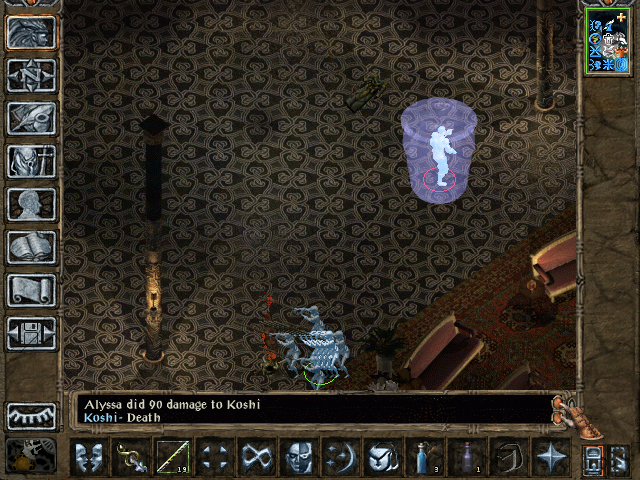Viewport: 640px width, 480px height.
Task: Choose the four-arrows guard action
Action: [x=216, y=458]
